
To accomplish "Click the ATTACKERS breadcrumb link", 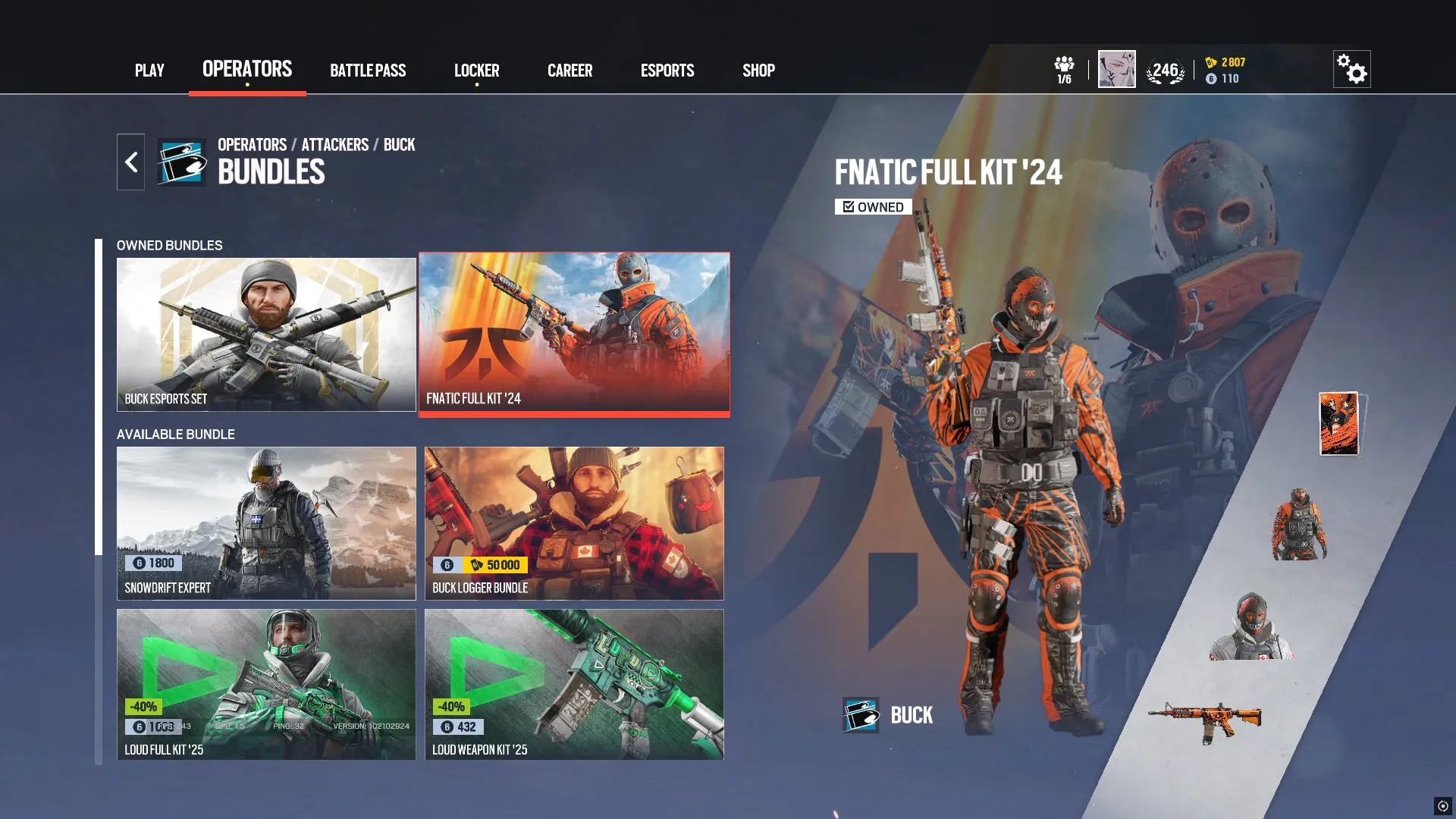I will click(334, 145).
